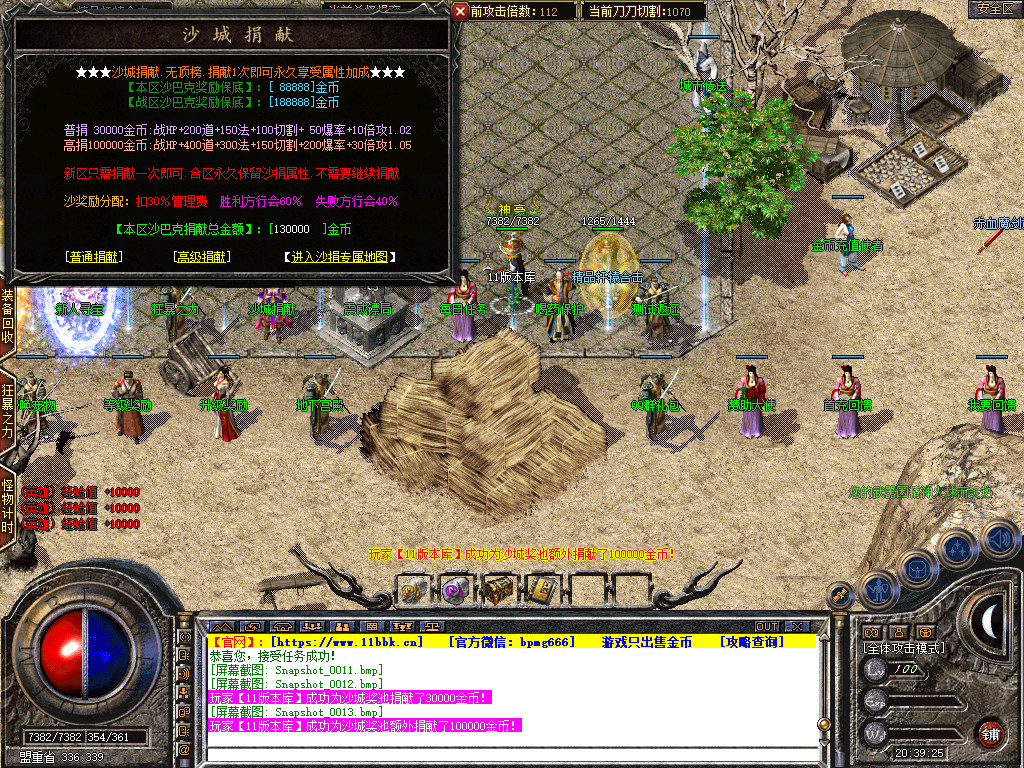Close the 沙城捐献 donation dialog
The height and width of the screenshot is (768, 1024).
tap(460, 11)
